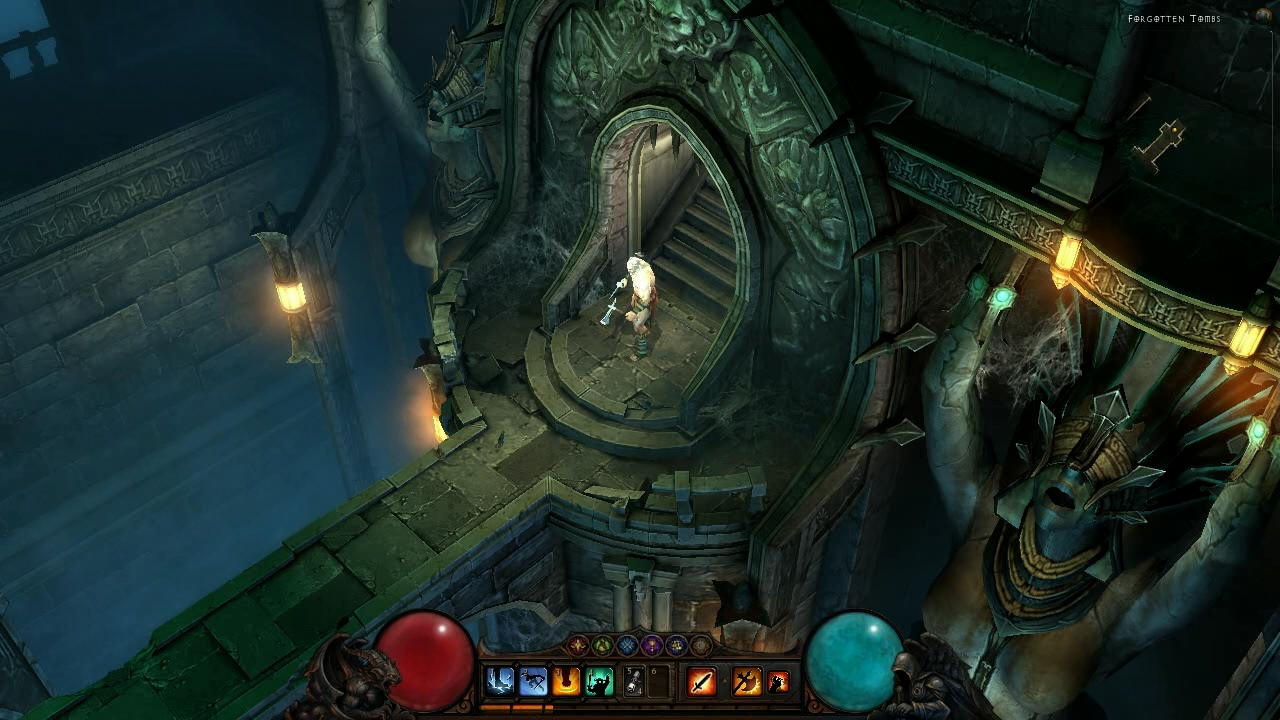The image size is (1280, 720).
Task: Activate the blue lightning stomp skill
Action: [499, 682]
